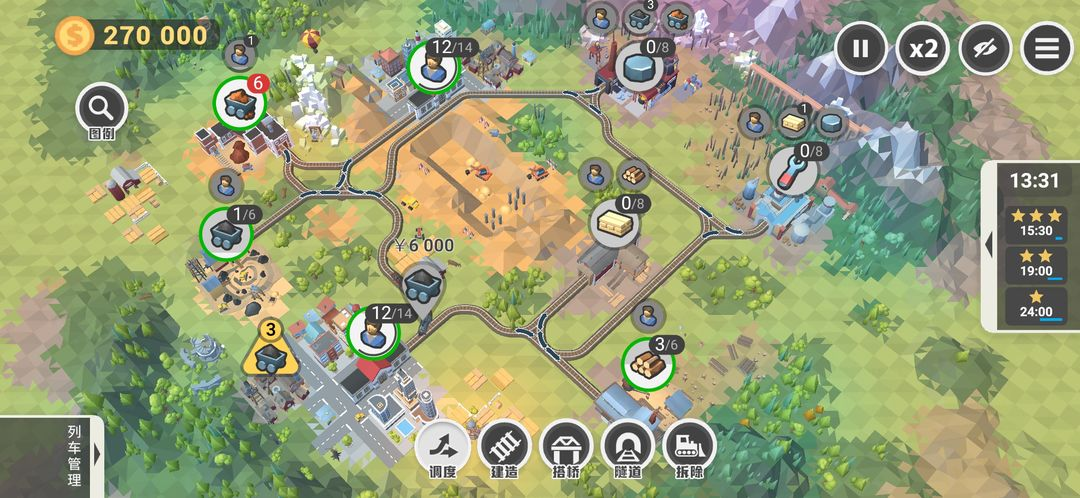
Task: Tap the coal cart pin above the track
Action: coord(425,285)
